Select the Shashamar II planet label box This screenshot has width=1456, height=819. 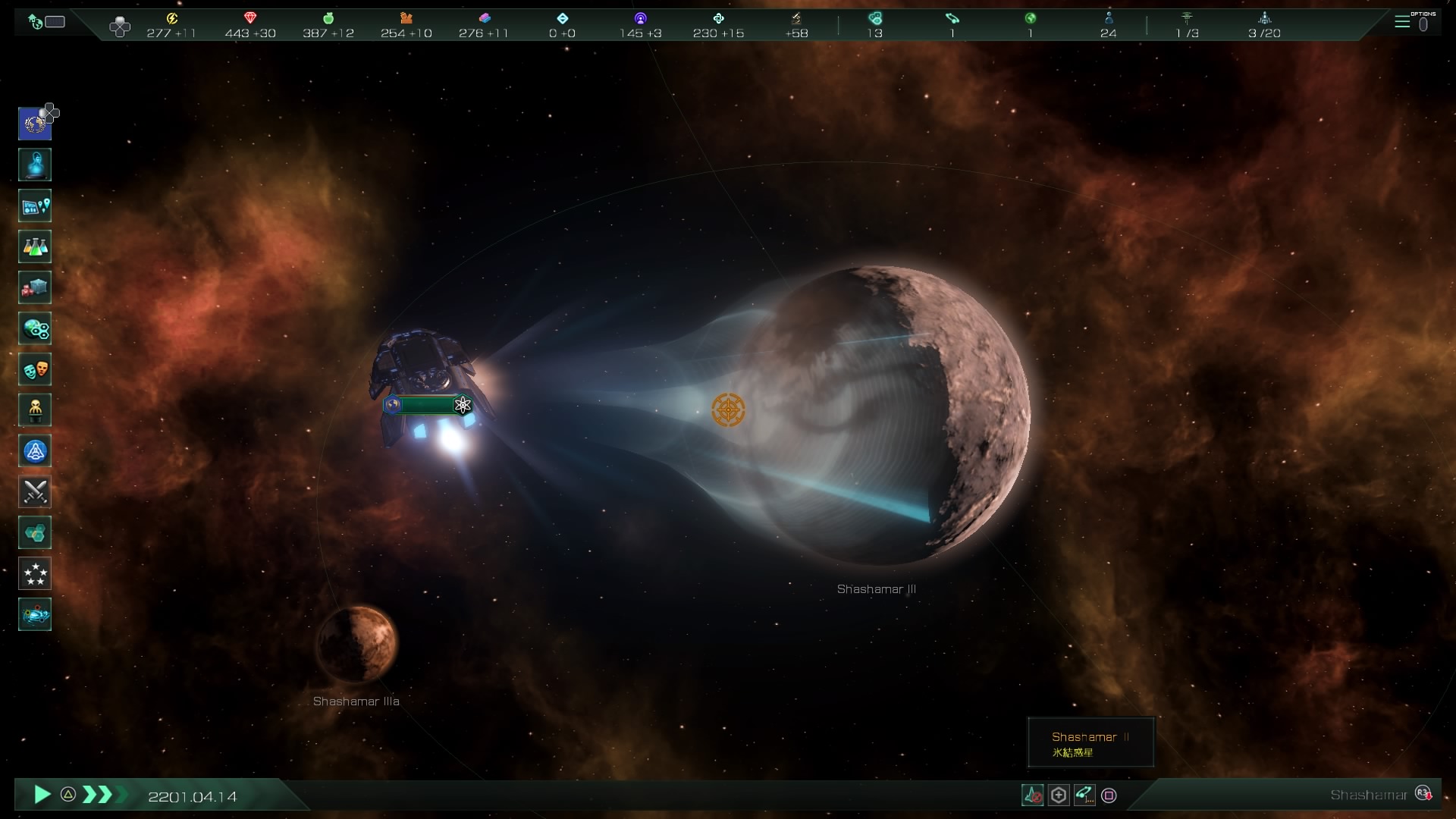(1090, 742)
